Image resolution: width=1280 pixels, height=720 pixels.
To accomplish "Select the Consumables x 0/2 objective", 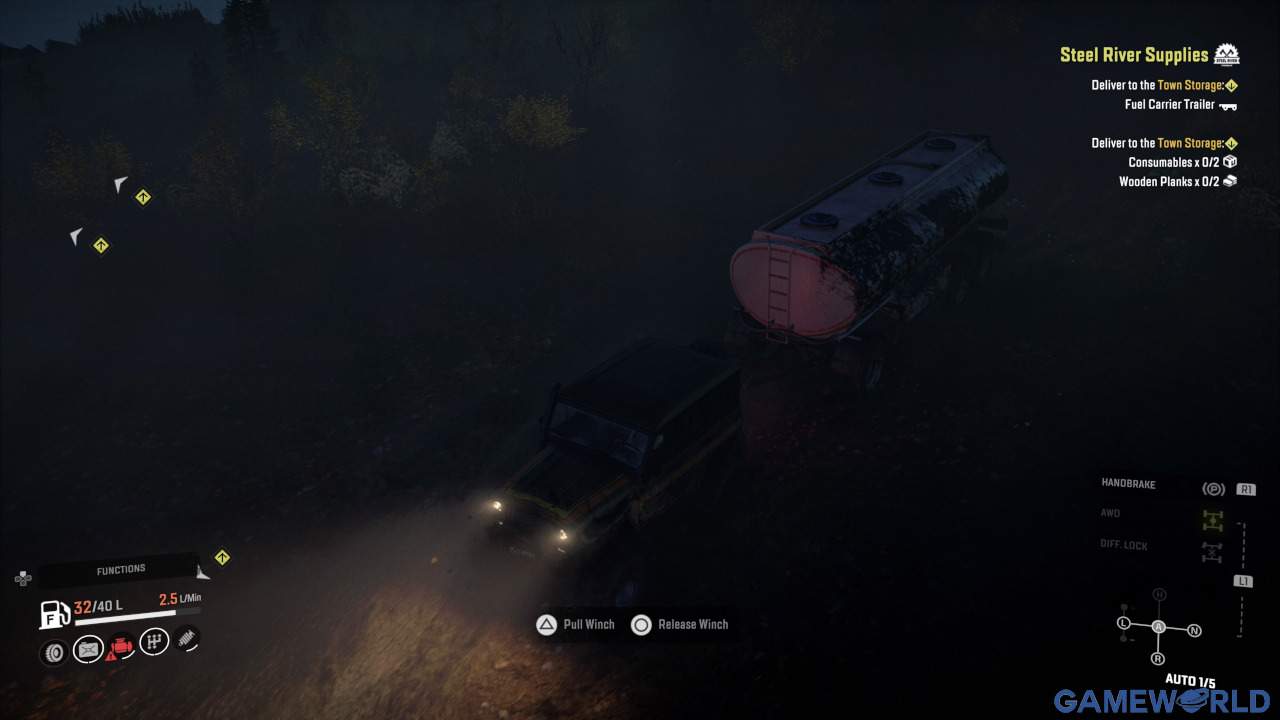I will click(1173, 162).
